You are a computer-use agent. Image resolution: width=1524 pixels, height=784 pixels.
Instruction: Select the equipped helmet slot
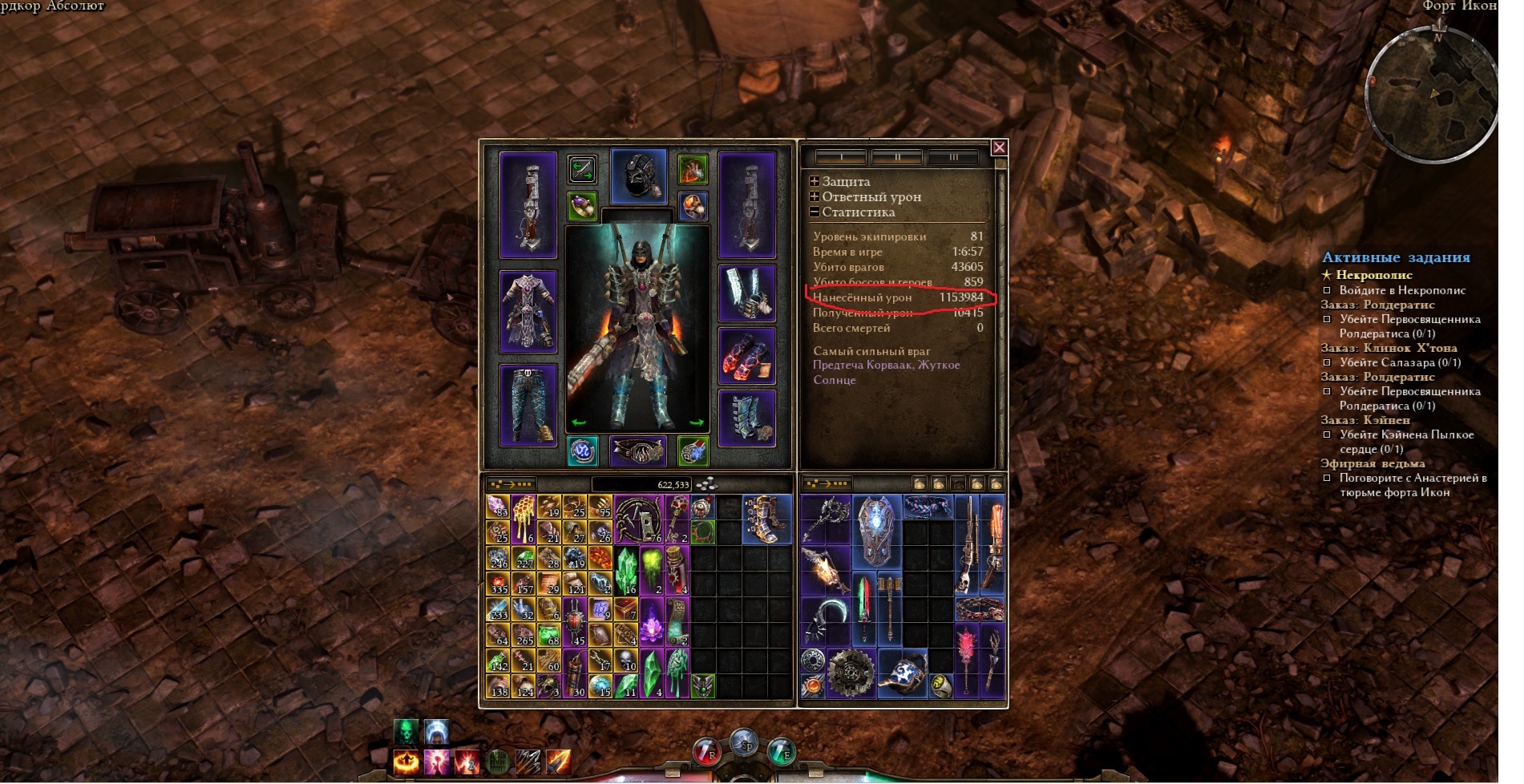coord(638,176)
